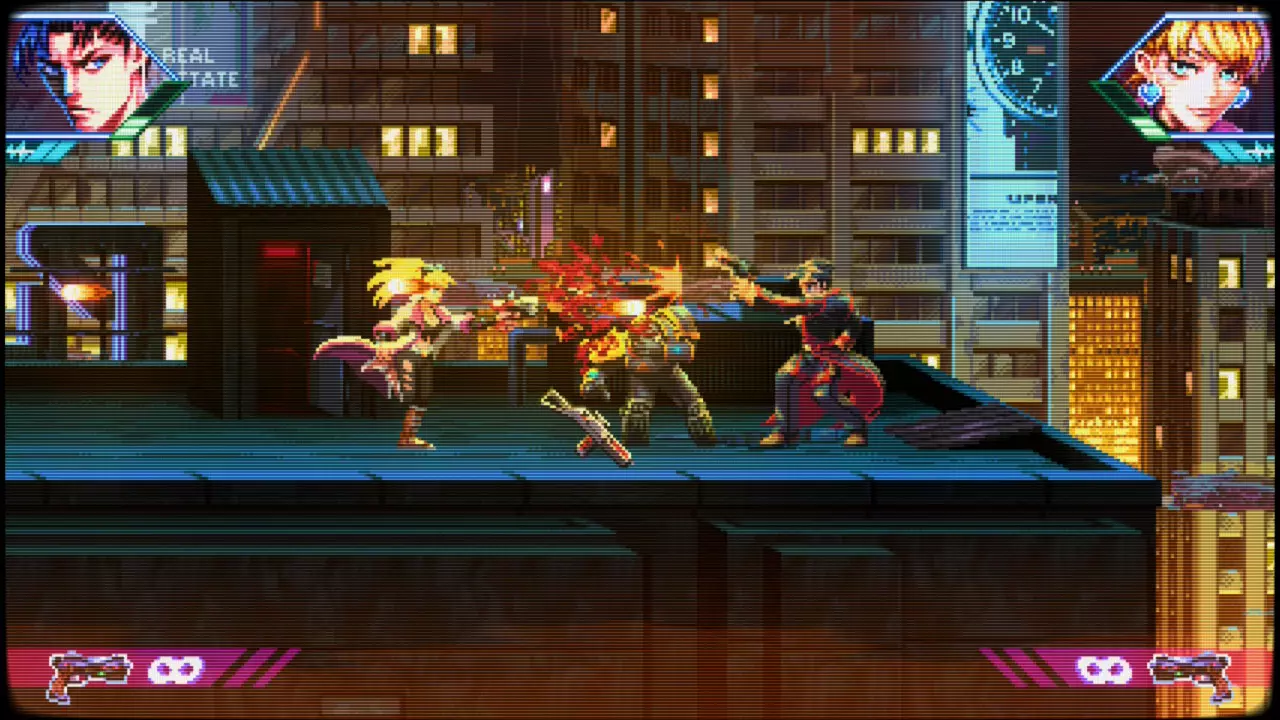Select player two's pistol weapon icon

(x=1190, y=675)
